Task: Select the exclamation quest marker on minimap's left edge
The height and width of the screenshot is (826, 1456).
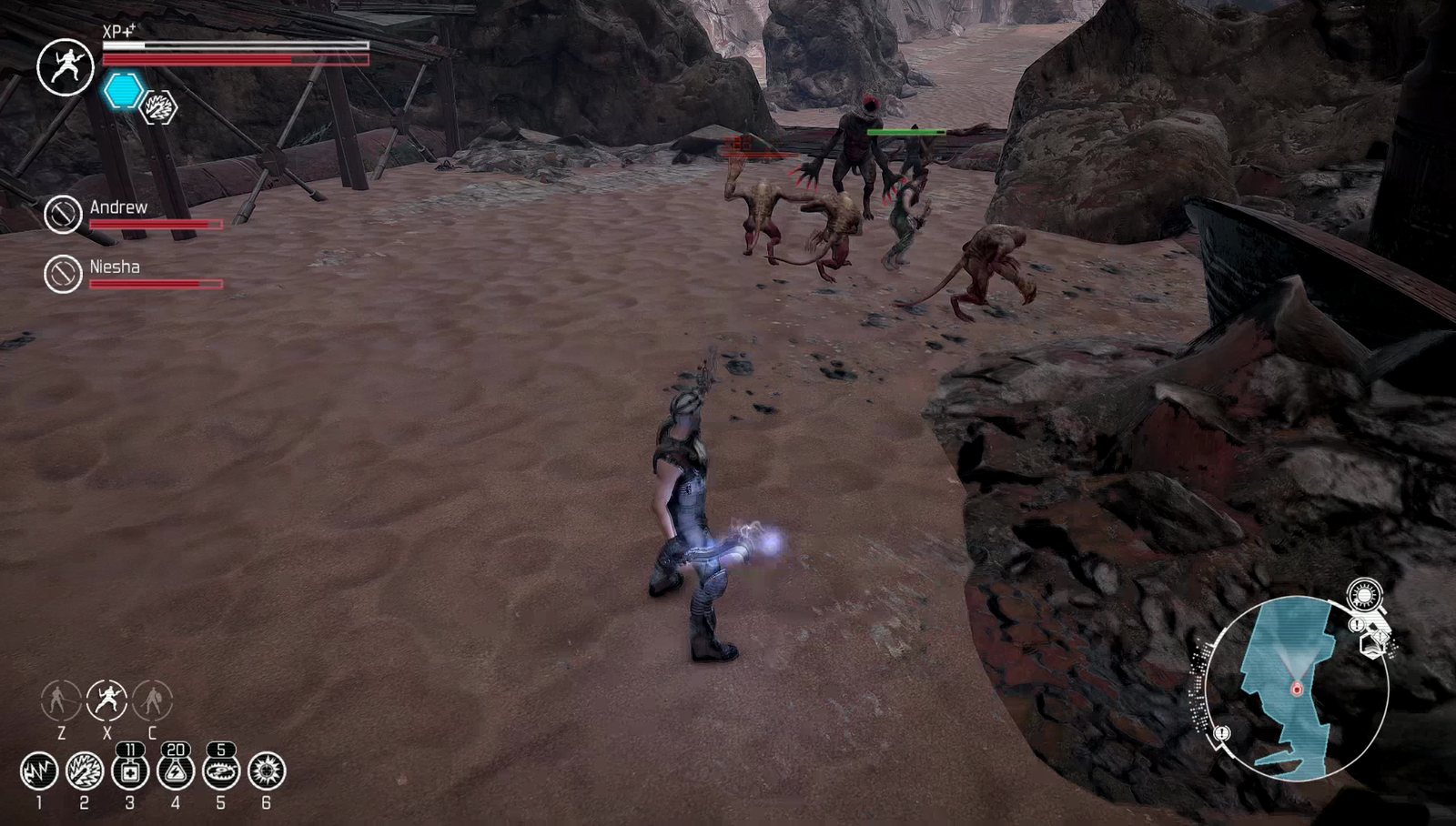Action: point(1222,733)
